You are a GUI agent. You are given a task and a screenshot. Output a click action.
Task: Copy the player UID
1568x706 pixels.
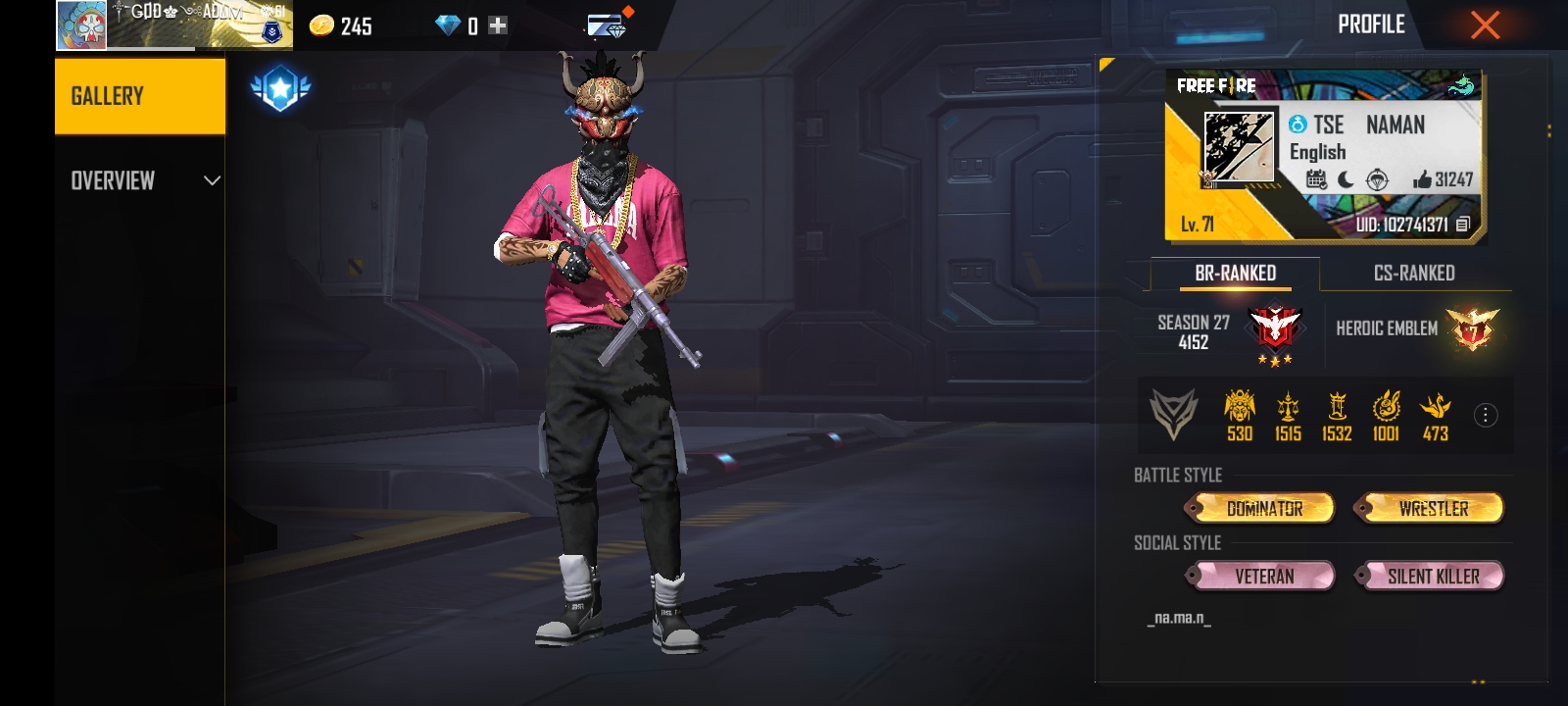(x=1462, y=225)
